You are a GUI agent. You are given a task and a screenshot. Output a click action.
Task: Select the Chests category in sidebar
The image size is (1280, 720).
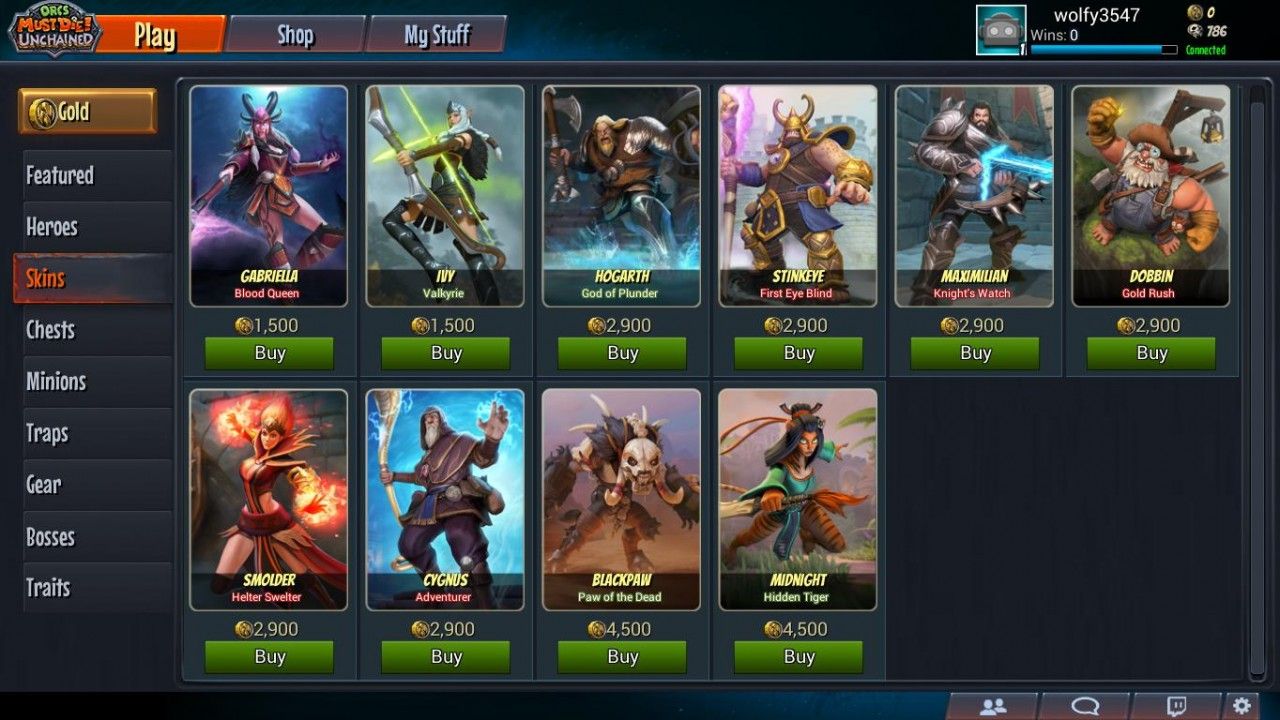(x=90, y=330)
